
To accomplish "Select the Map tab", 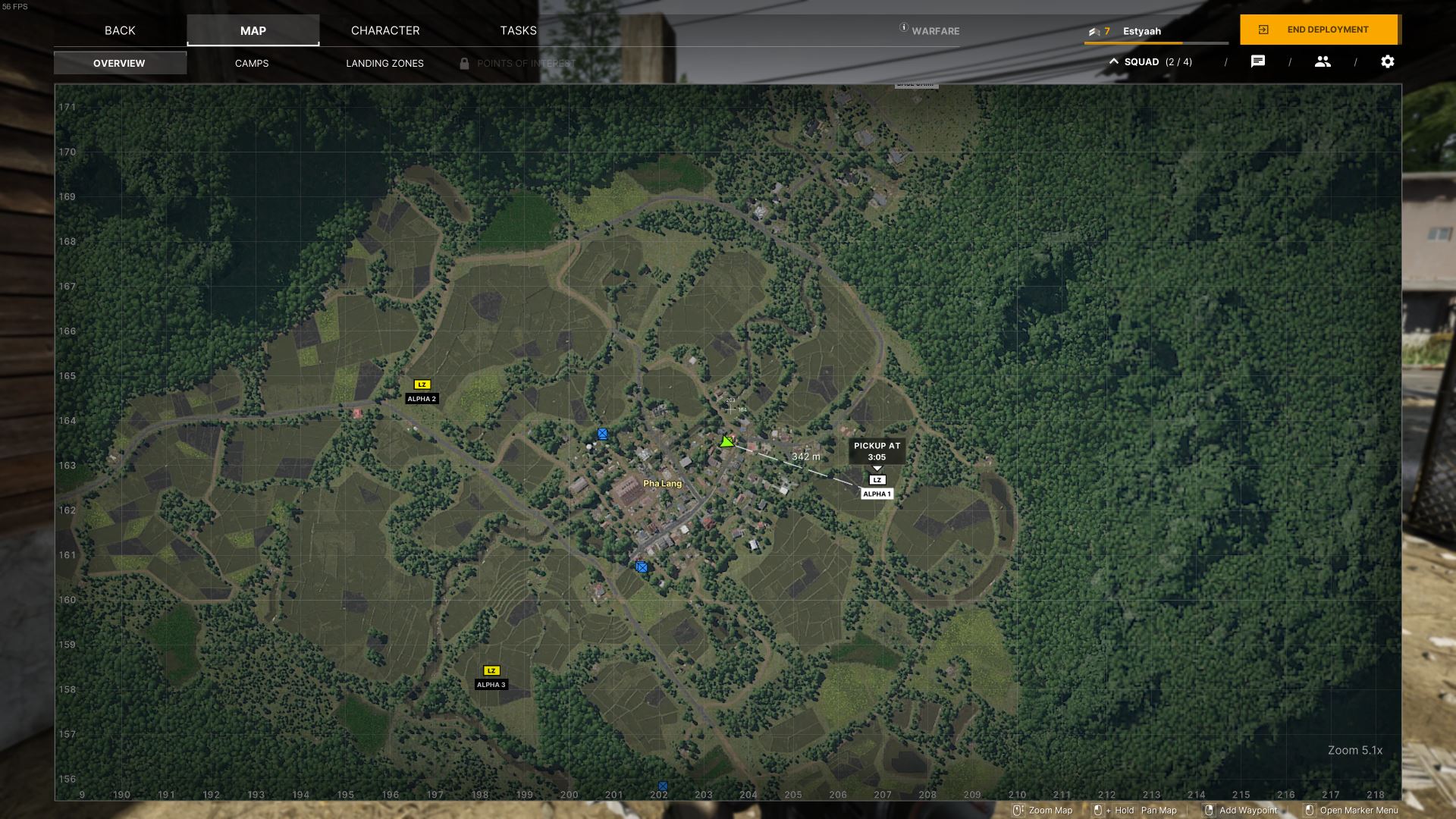I will 253,30.
